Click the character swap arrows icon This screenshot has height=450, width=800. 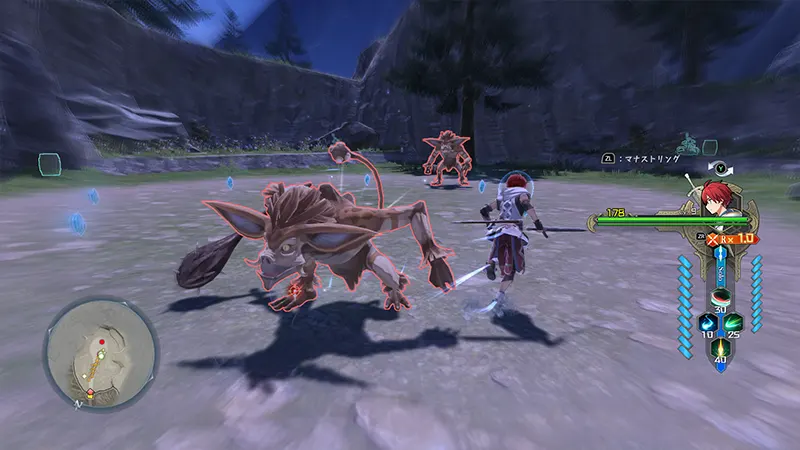[717, 168]
